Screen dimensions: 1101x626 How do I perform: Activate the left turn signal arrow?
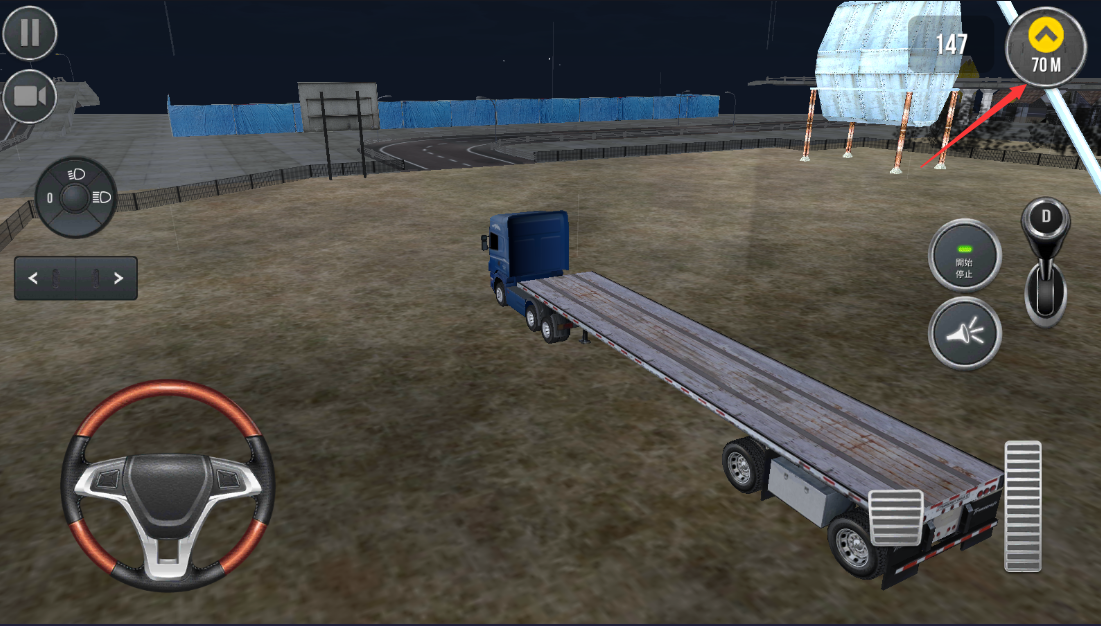tap(34, 279)
